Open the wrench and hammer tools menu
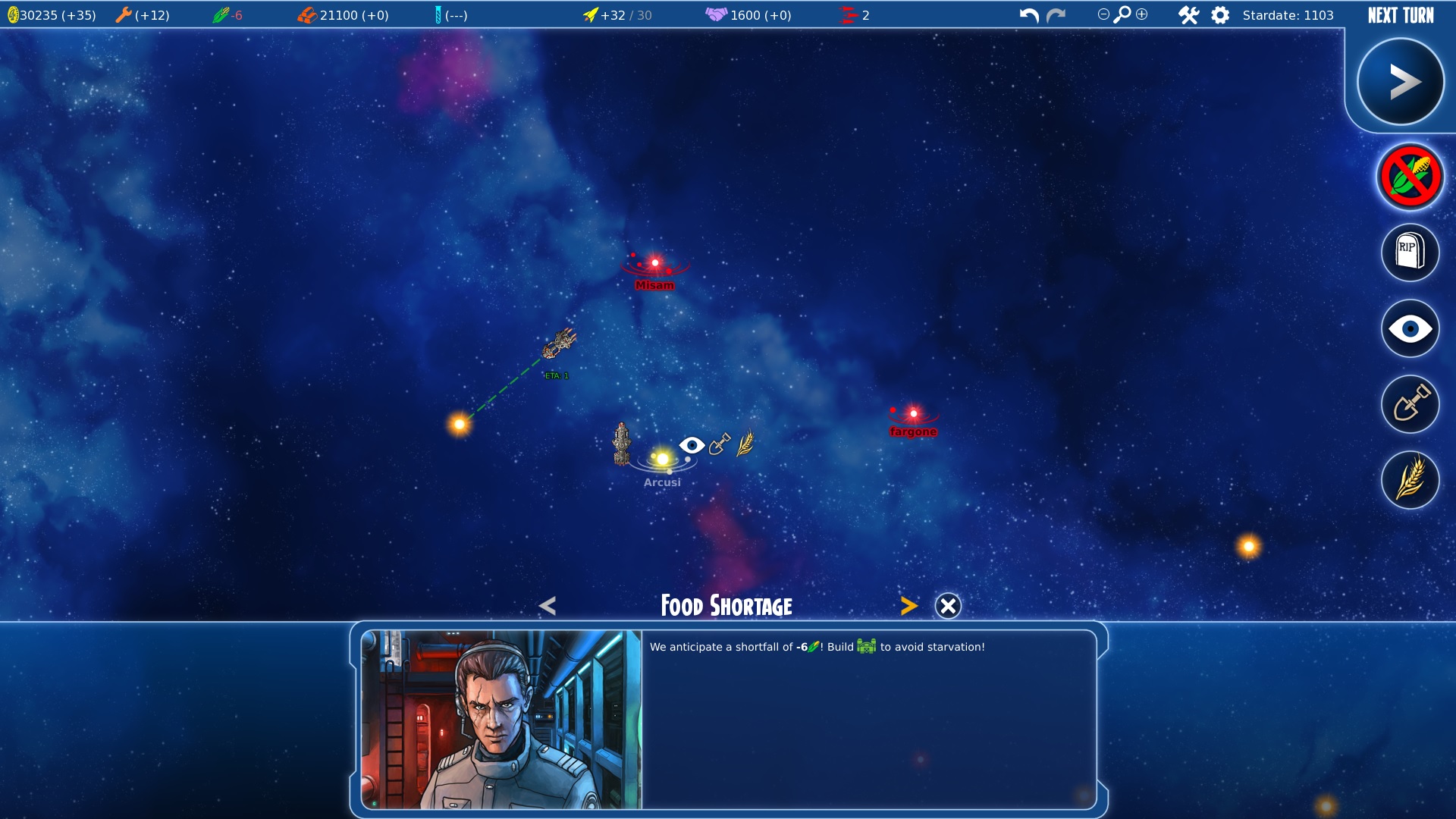1456x819 pixels. 1188,15
